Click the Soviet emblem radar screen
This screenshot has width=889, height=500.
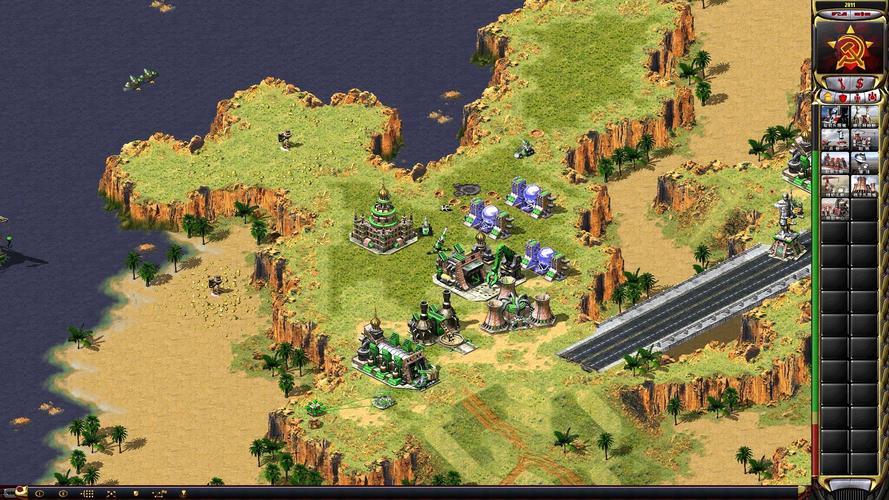coord(850,46)
